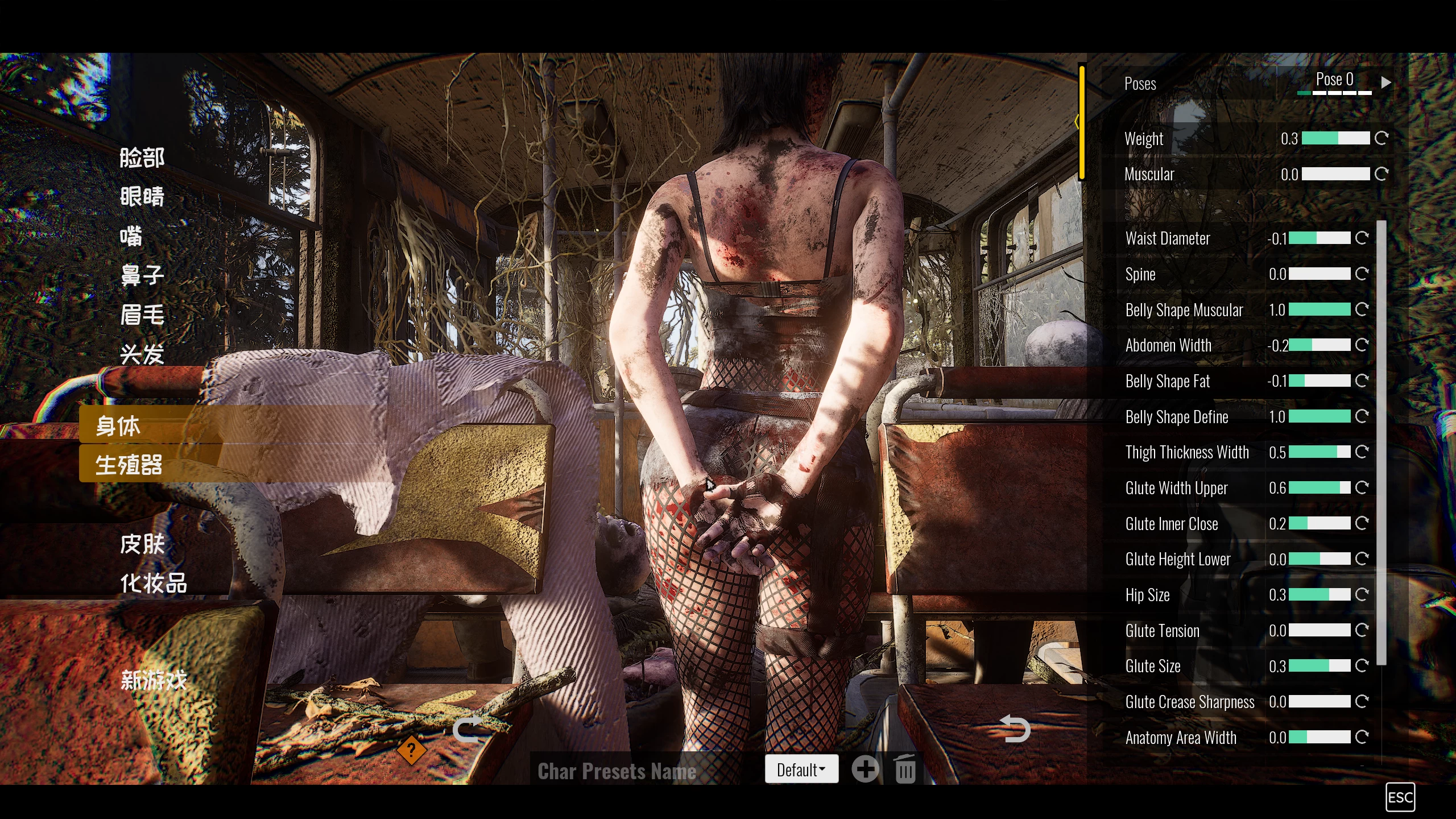The width and height of the screenshot is (1456, 819).
Task: Adjust the Weight slider
Action: (x=1335, y=138)
